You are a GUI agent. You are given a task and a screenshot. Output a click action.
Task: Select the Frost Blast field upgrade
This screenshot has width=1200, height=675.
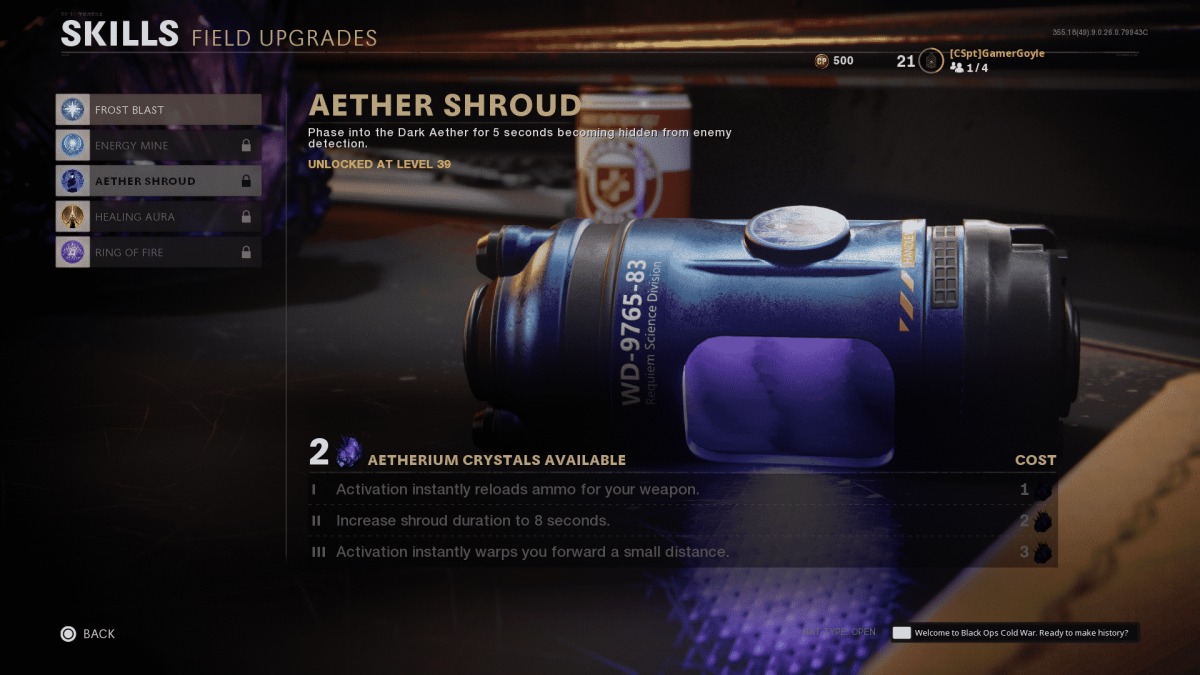click(x=158, y=109)
